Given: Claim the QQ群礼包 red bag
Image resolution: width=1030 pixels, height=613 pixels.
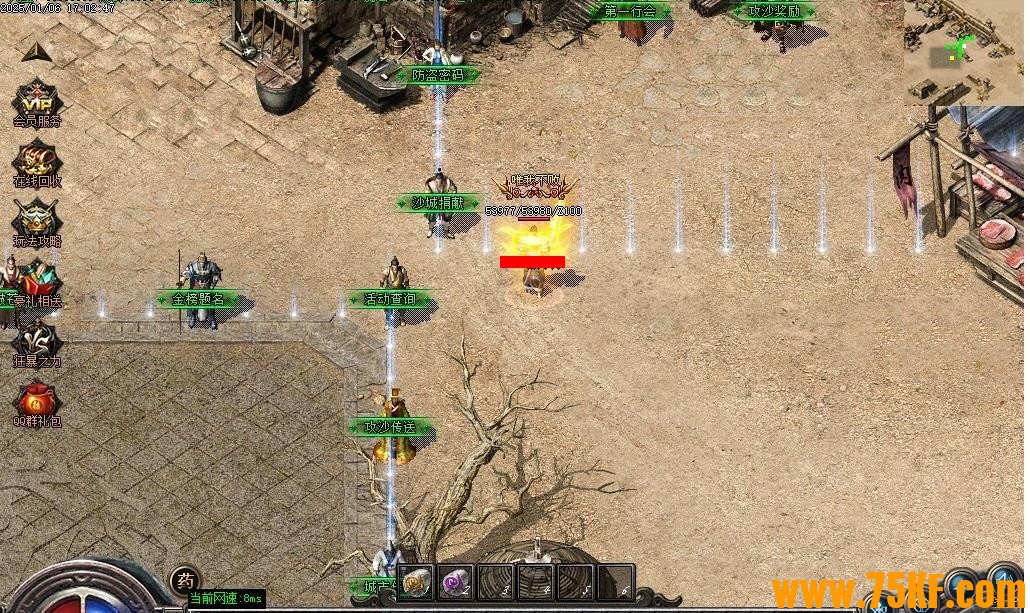Looking at the screenshot, I should click(x=37, y=401).
